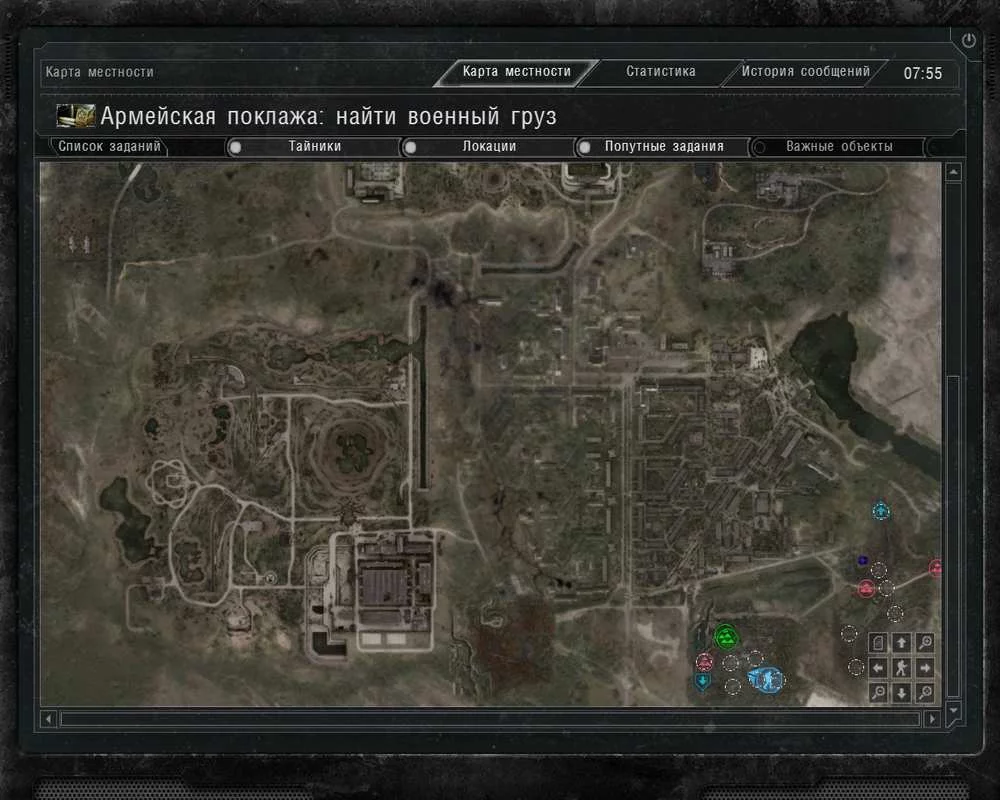Pan the map right with the arrow button
The image size is (1000, 800).
[x=925, y=667]
